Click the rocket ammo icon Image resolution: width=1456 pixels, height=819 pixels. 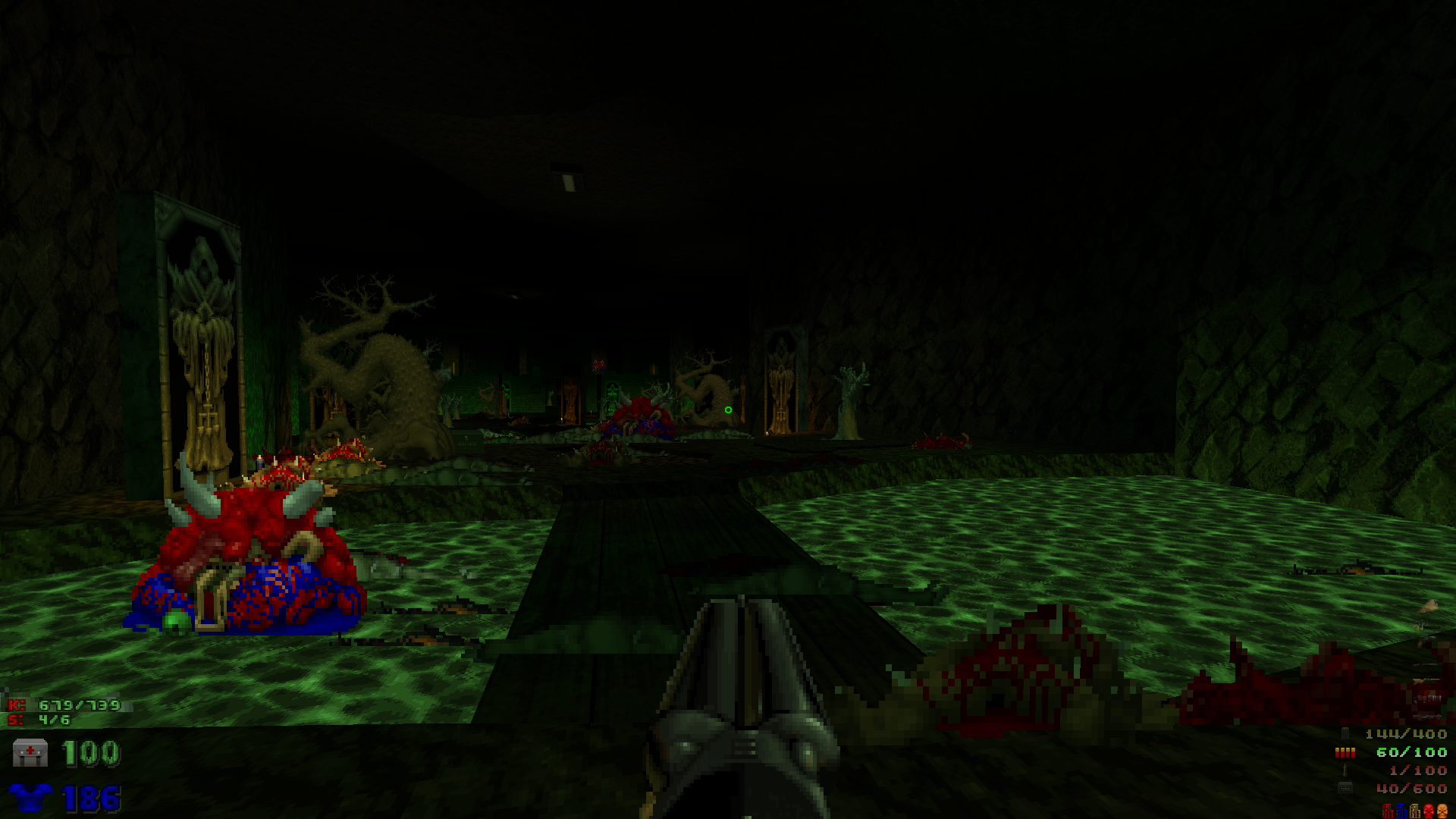(1345, 770)
